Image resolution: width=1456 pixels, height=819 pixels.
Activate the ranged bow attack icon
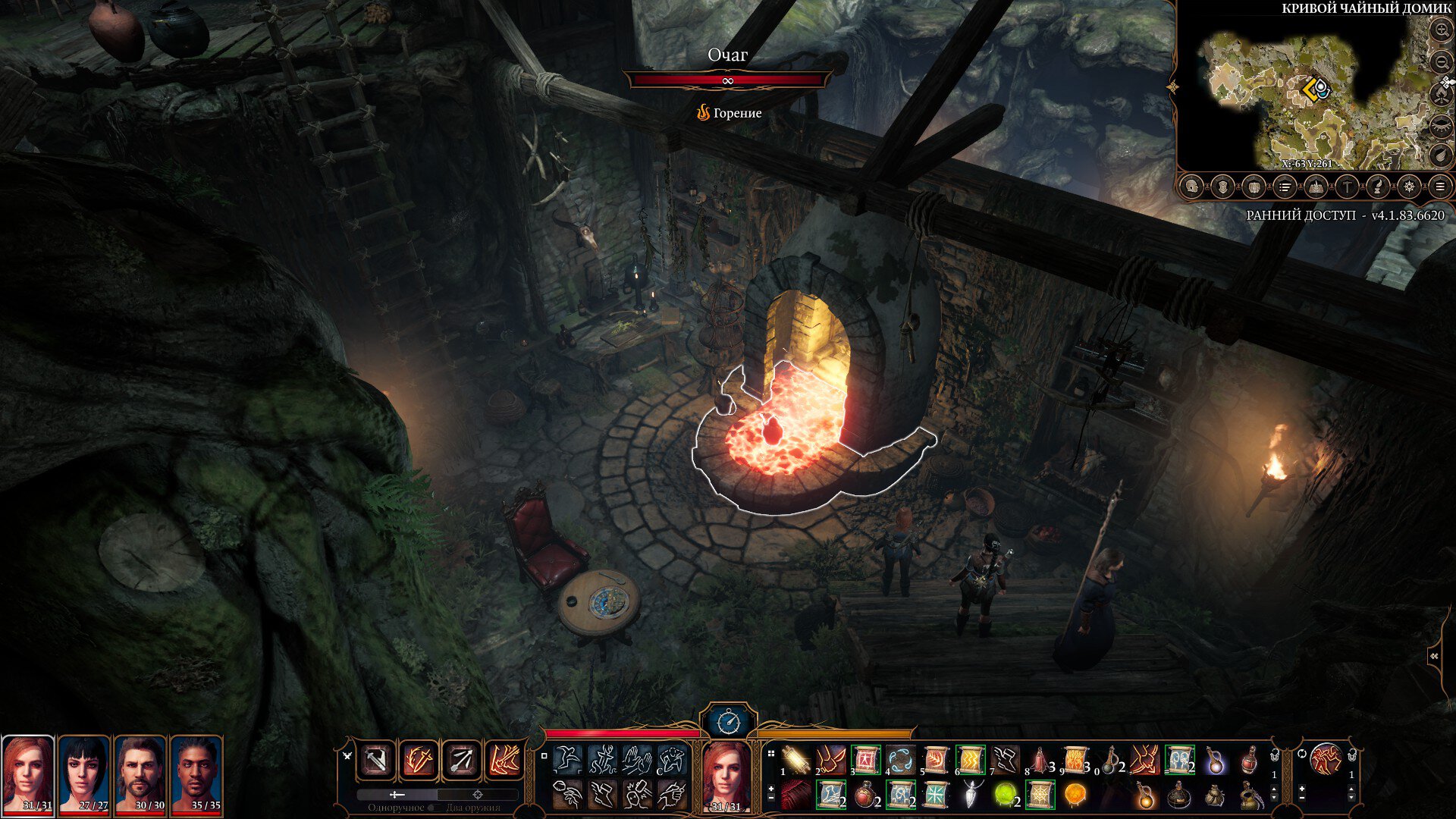coord(462,761)
